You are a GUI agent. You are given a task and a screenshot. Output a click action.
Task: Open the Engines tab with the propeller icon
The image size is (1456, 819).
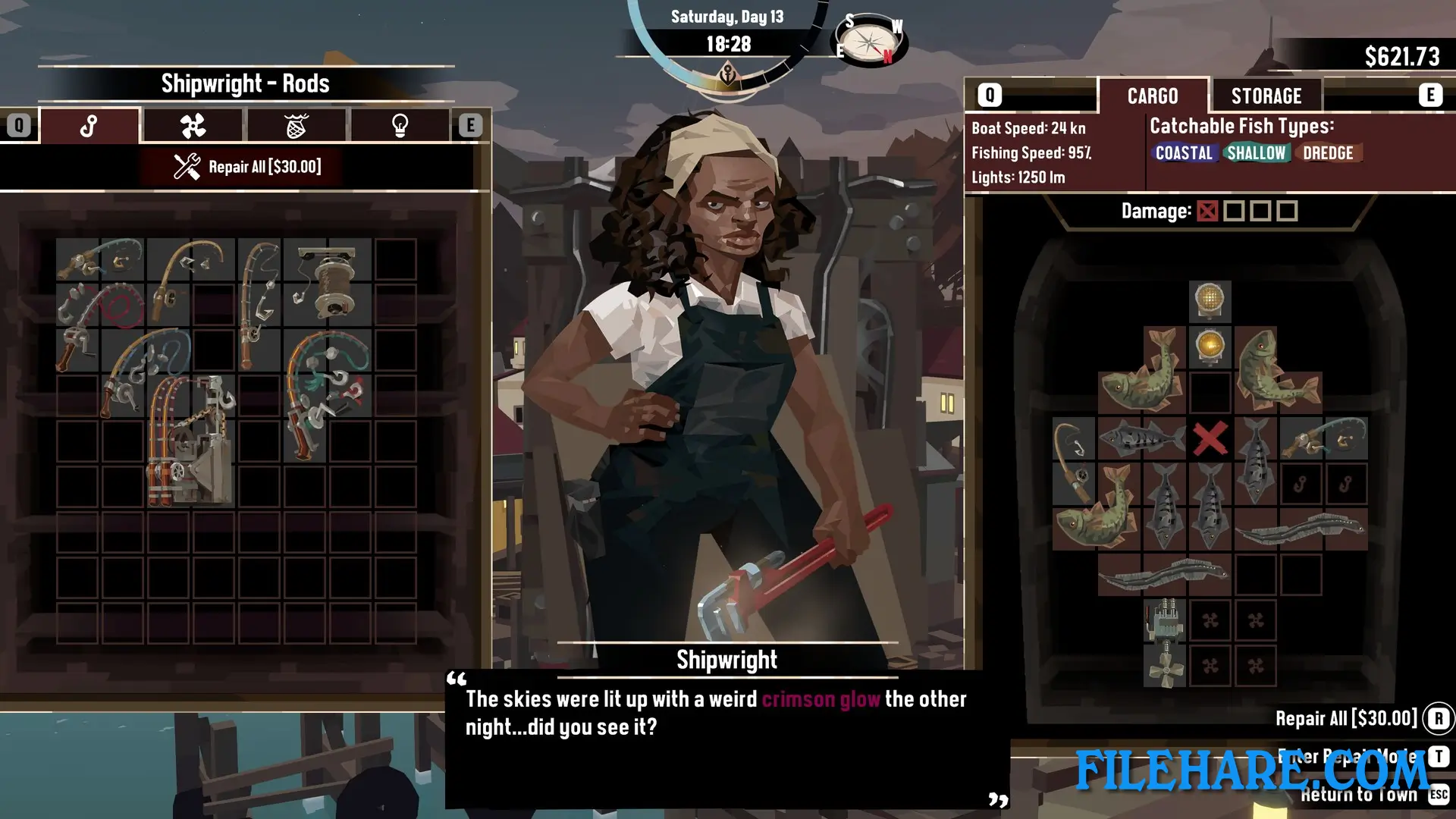pyautogui.click(x=193, y=125)
